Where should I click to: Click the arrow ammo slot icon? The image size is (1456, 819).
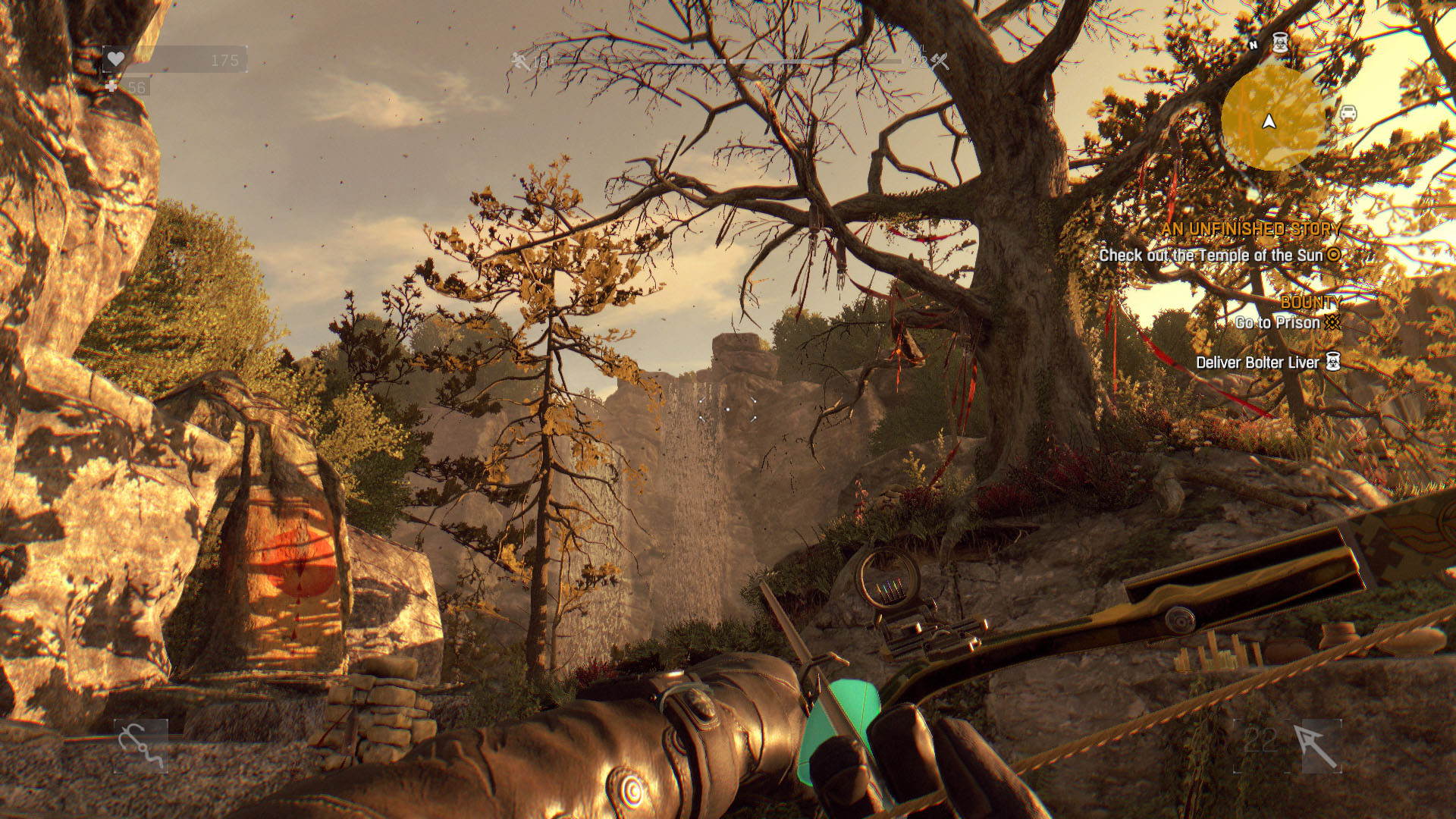coord(1314,746)
